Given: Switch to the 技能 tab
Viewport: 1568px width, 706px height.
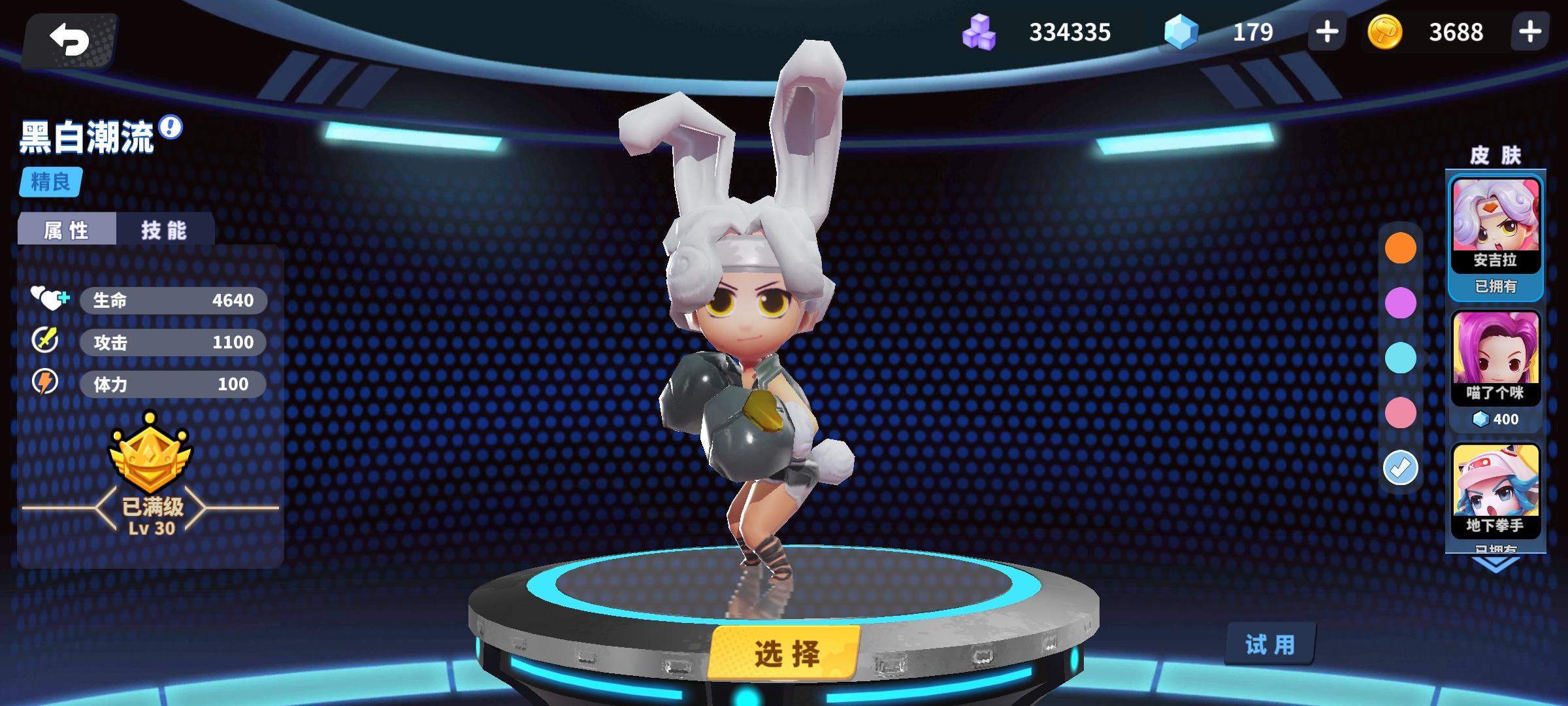Looking at the screenshot, I should point(163,229).
